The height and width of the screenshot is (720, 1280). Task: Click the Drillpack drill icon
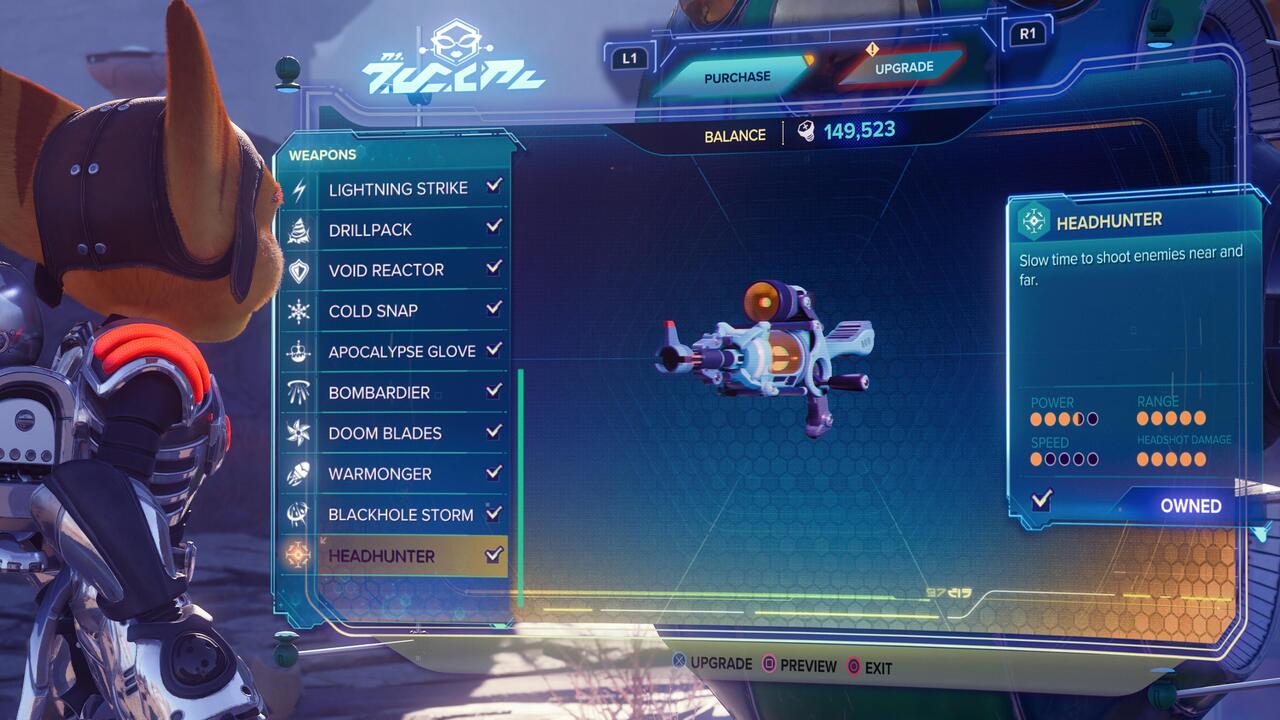point(300,229)
